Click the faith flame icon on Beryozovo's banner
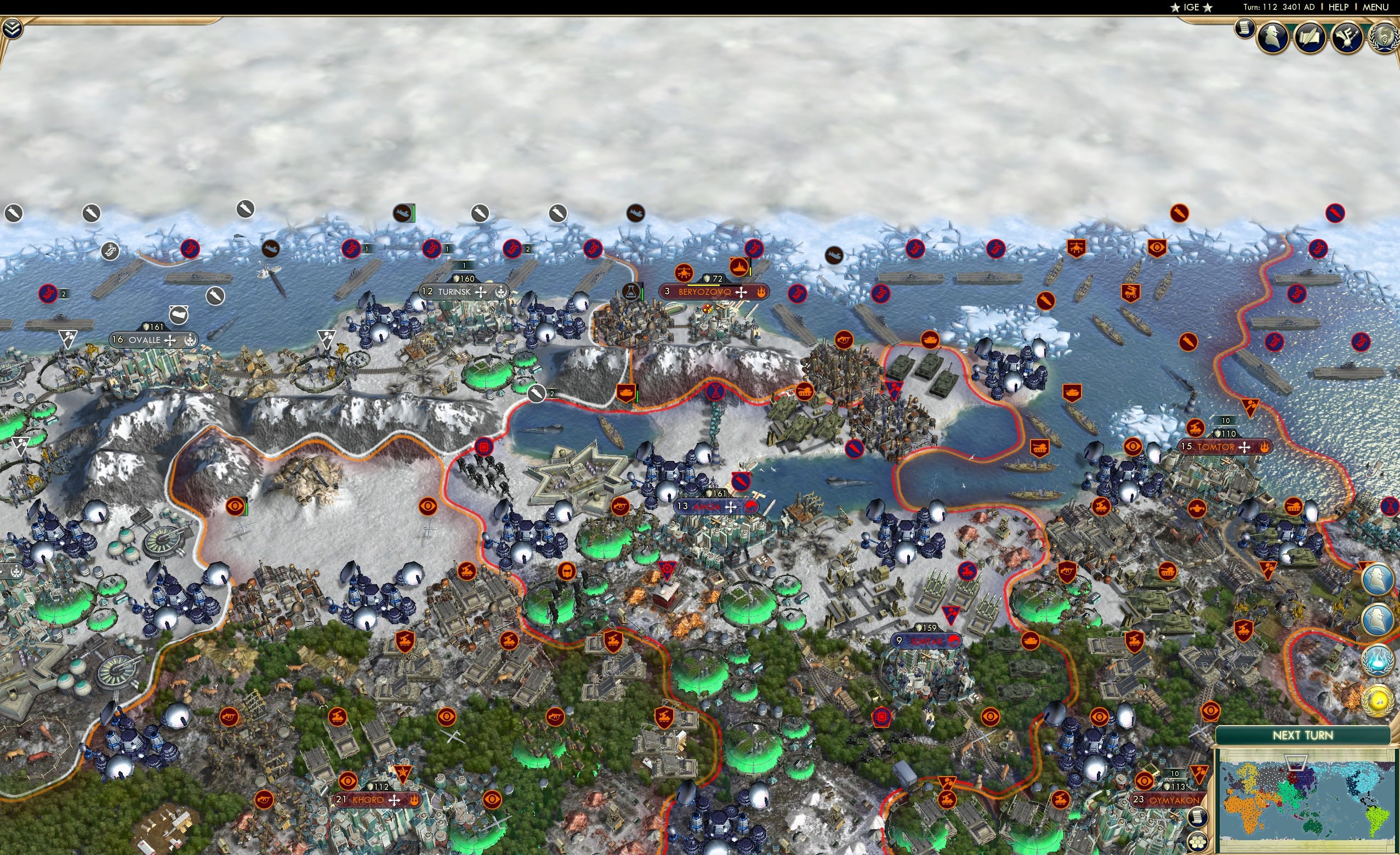Image resolution: width=1400 pixels, height=855 pixels. 761,293
